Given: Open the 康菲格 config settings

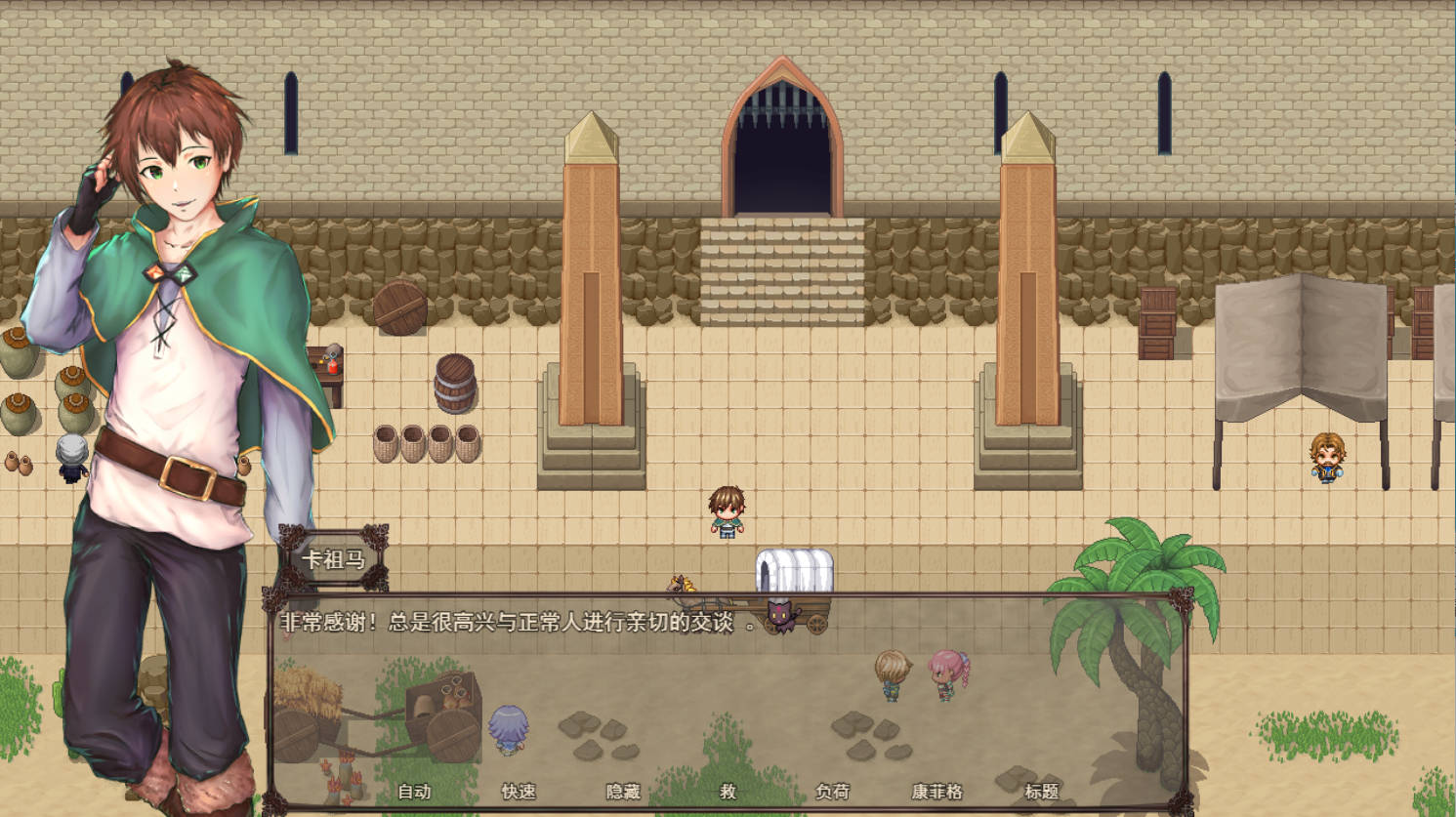Looking at the screenshot, I should click(936, 792).
